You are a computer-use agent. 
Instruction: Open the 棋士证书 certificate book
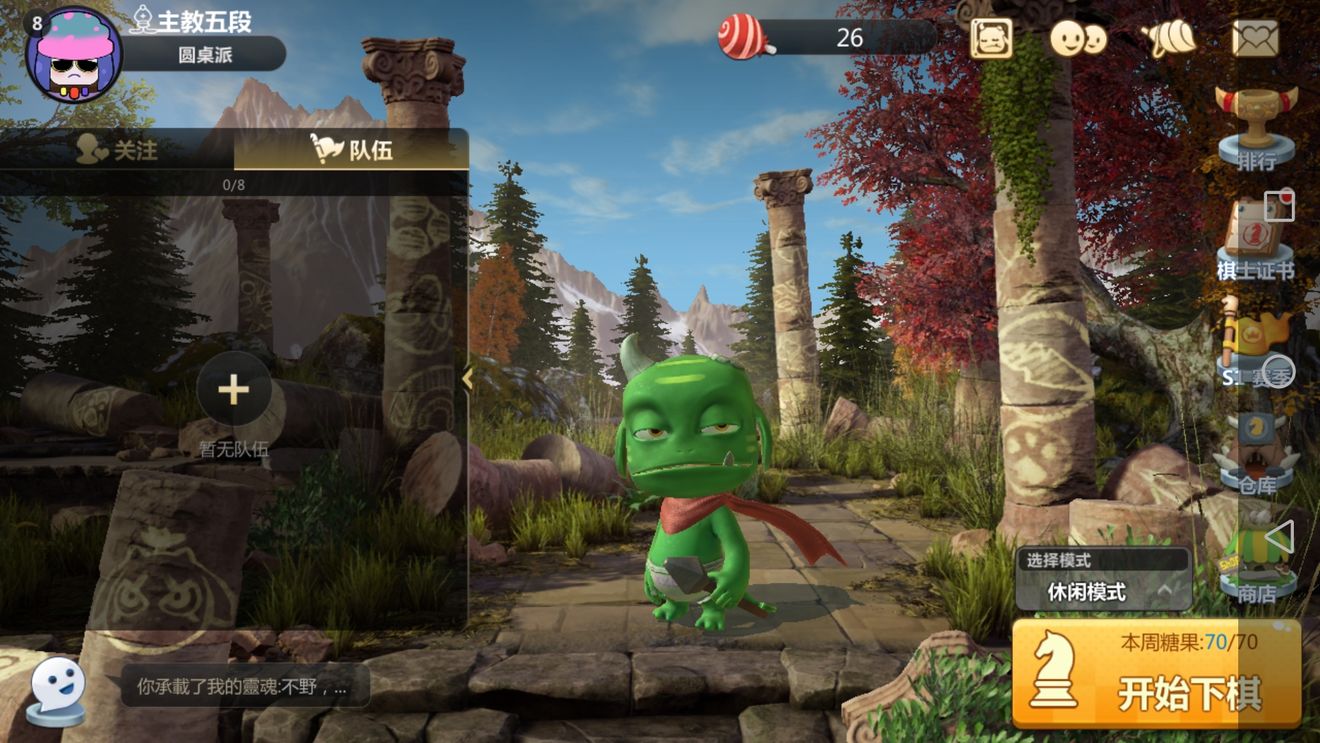coord(1255,238)
